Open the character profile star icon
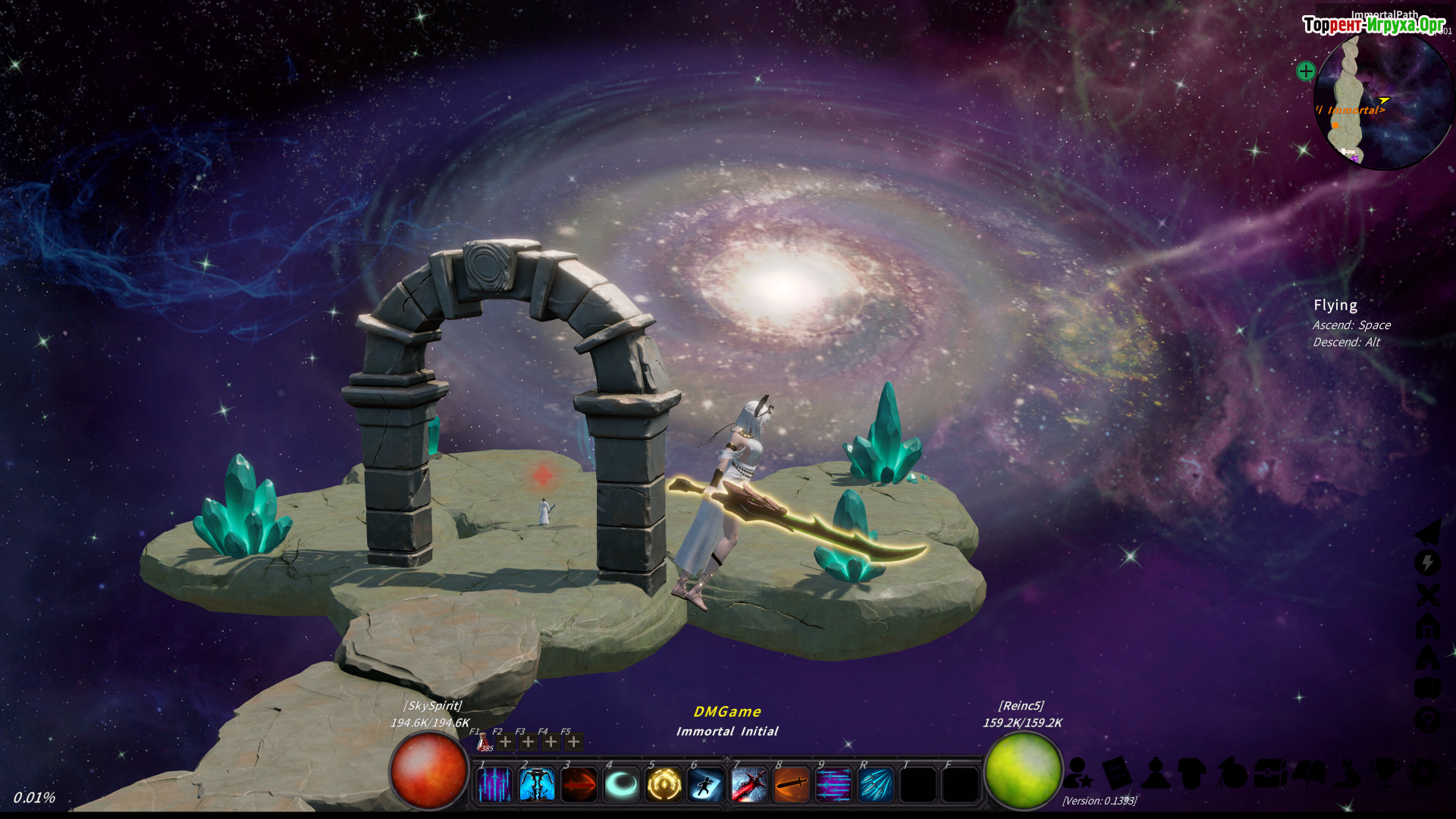Screen dimensions: 1456x819 pos(1078,773)
